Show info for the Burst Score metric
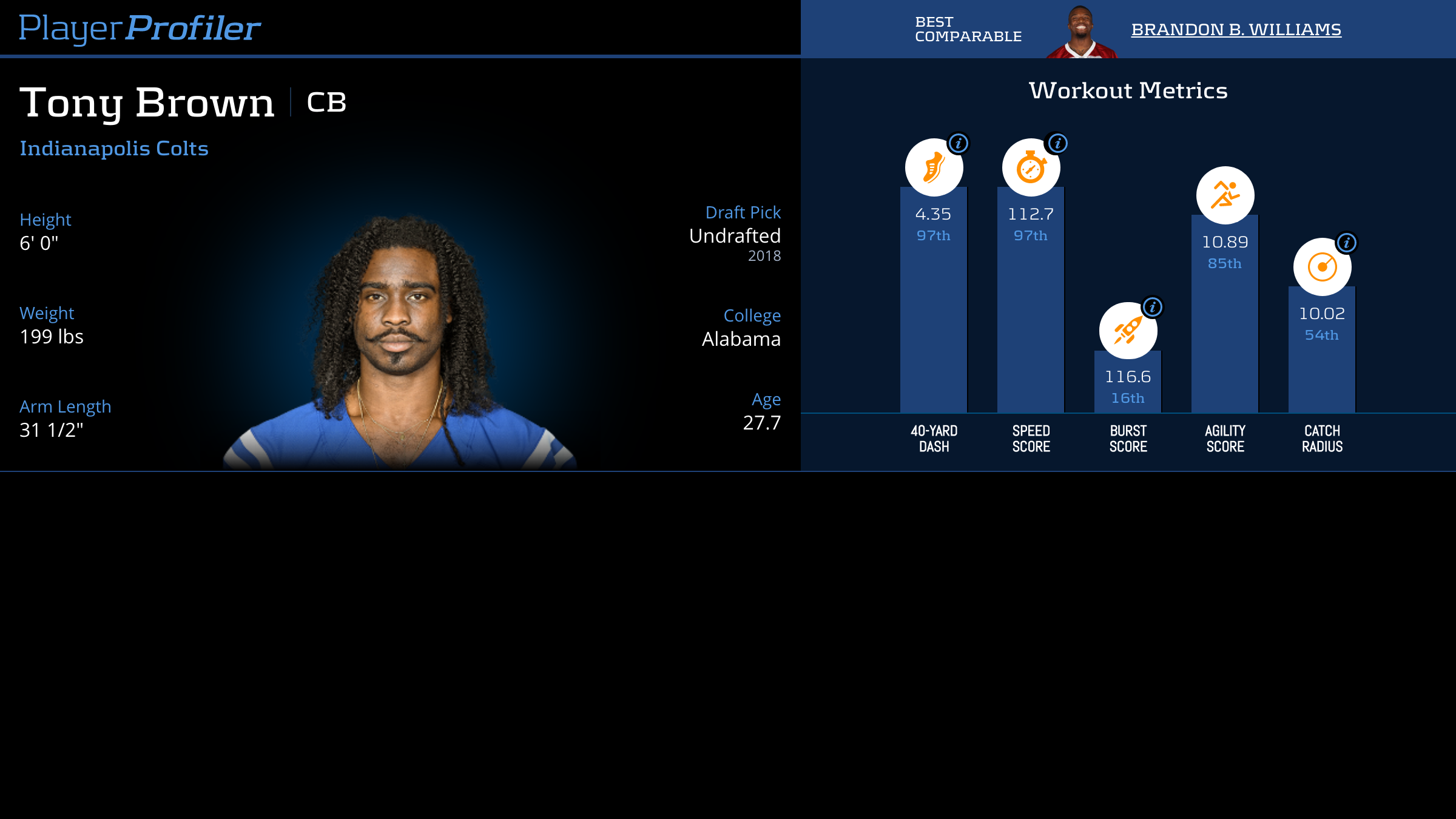1456x819 pixels. point(1153,308)
